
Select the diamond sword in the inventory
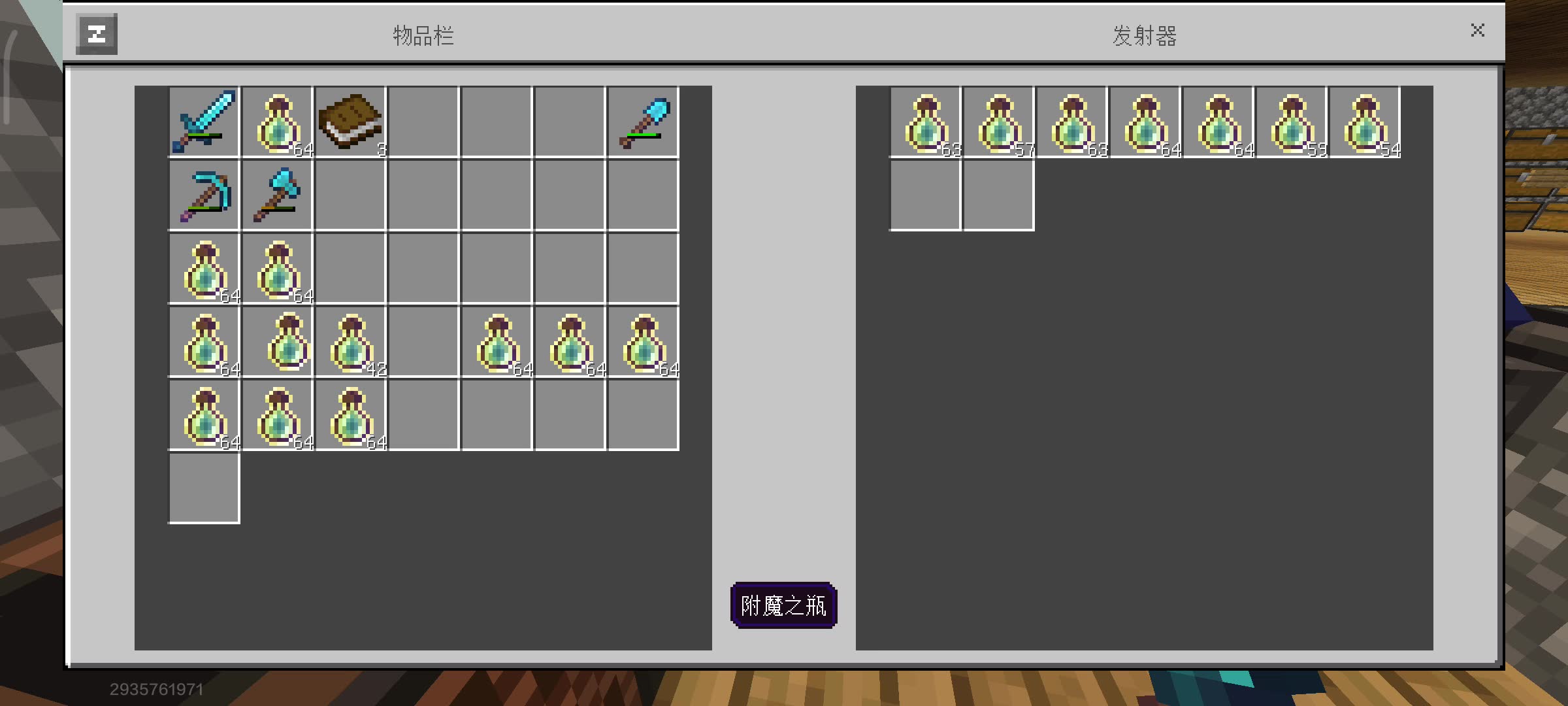[x=204, y=121]
